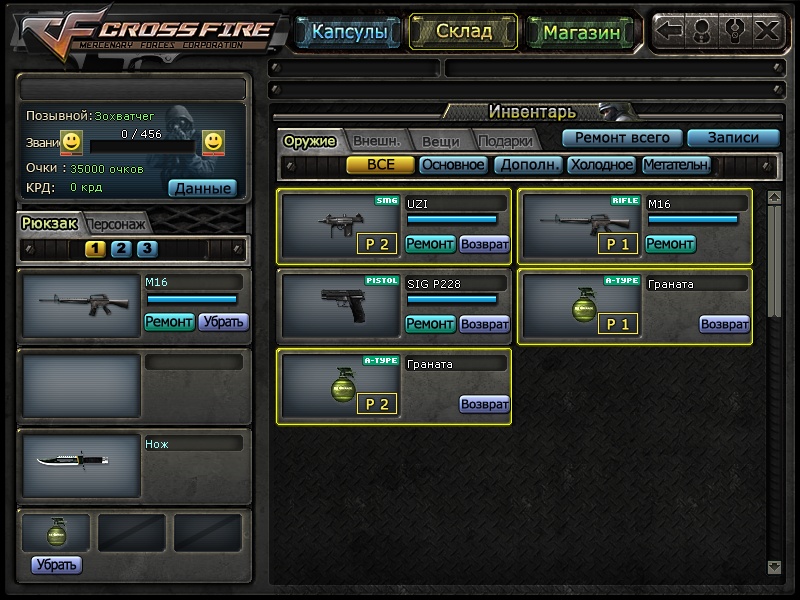Select backpack number 2

[x=121, y=249]
